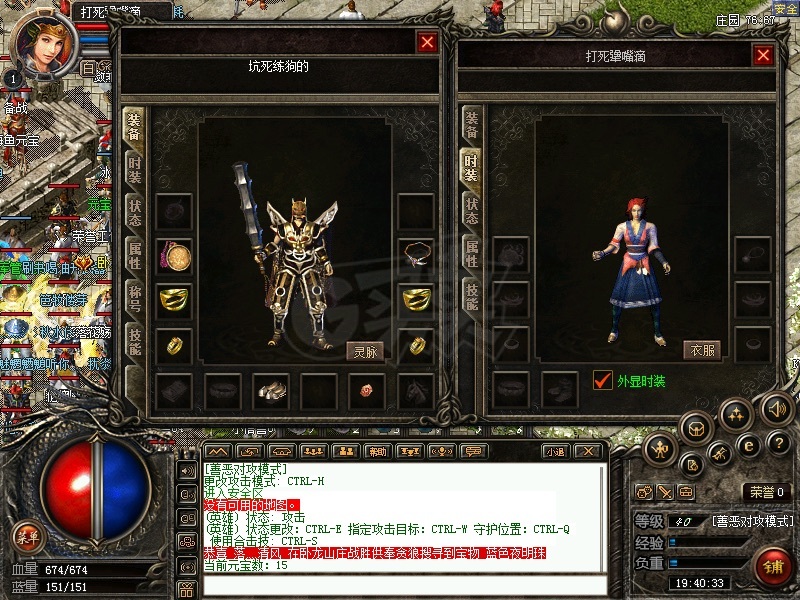Viewport: 800px width, 600px height.
Task: Click the 衣服 button under female character
Action: [702, 350]
